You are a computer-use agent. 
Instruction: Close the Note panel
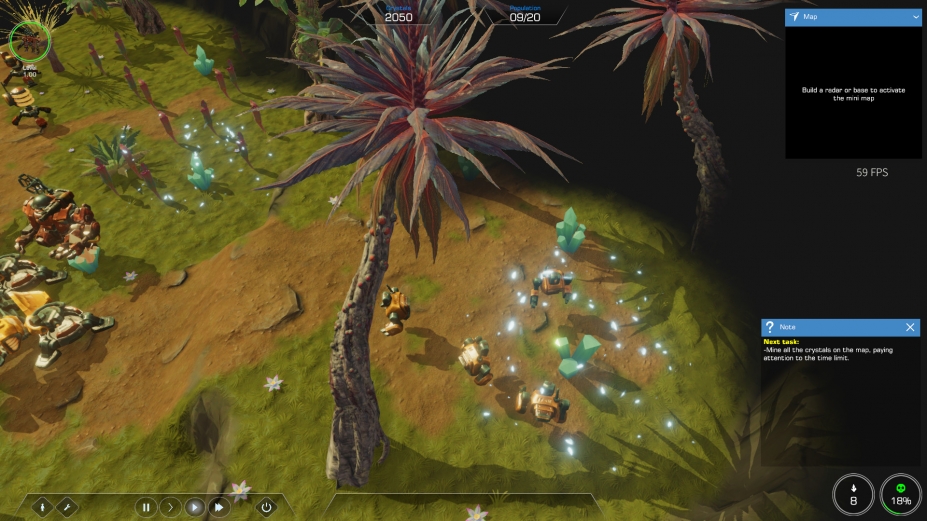point(910,327)
